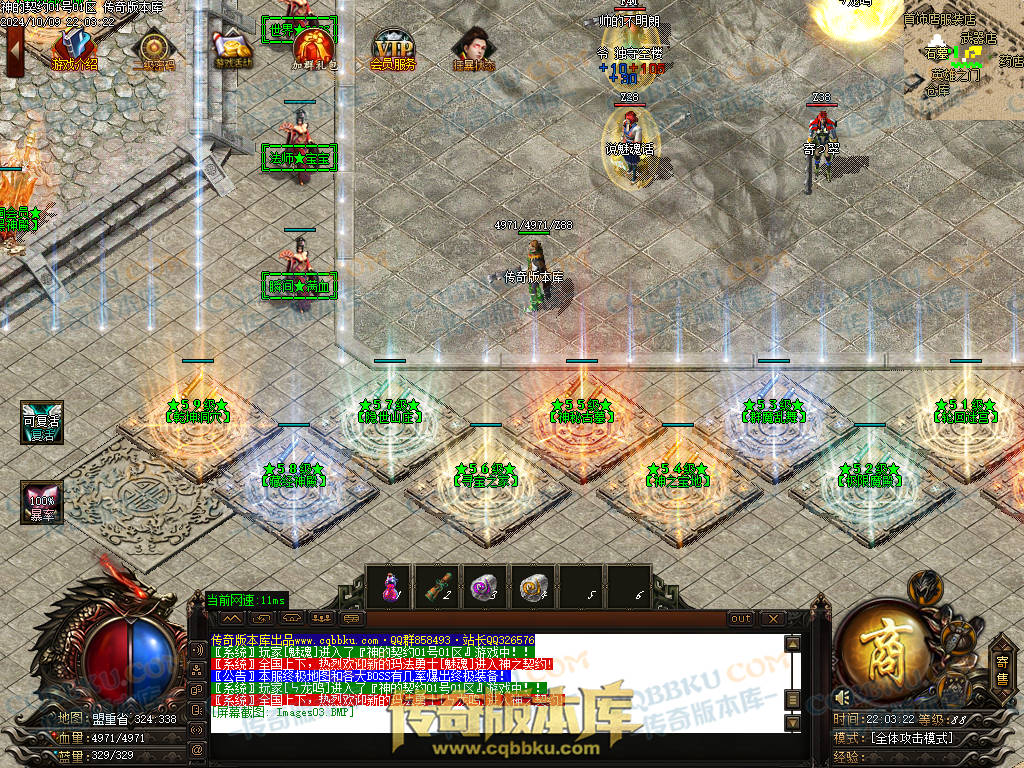Click the 可复活 revive wings icon
Viewport: 1024px width, 768px height.
click(41, 422)
